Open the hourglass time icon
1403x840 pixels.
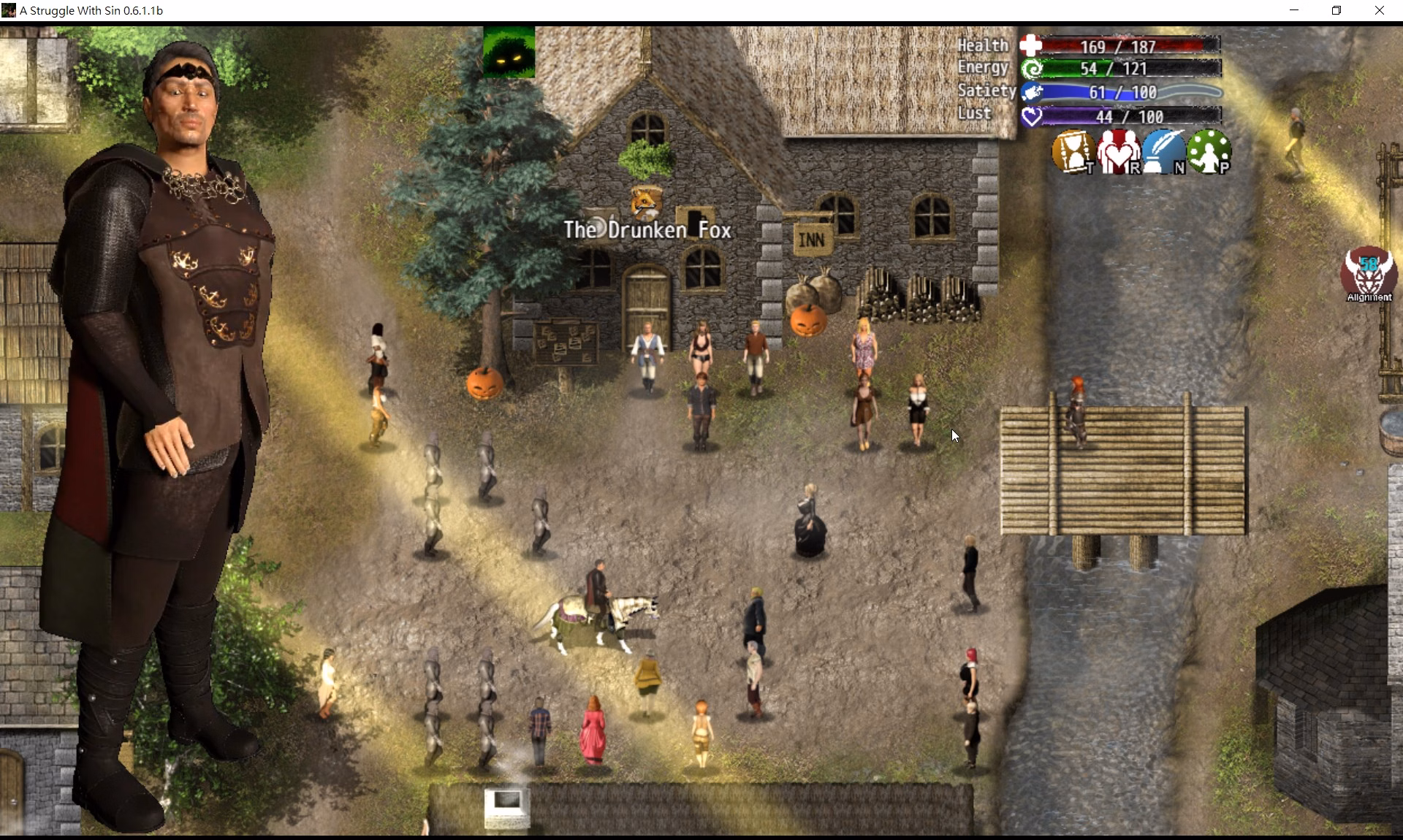[x=1072, y=152]
